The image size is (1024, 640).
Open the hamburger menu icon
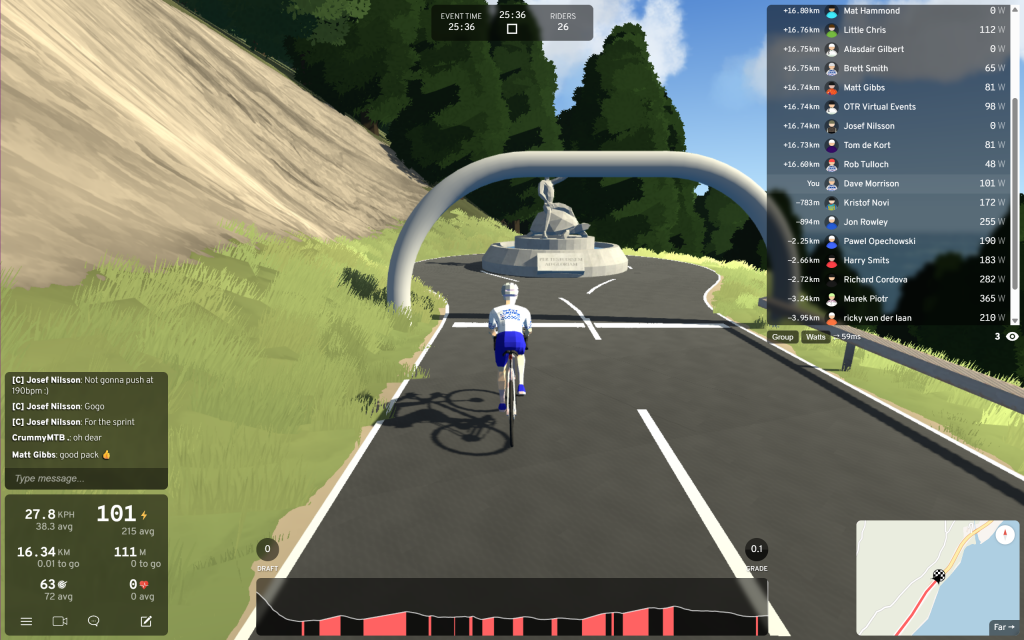tap(26, 621)
